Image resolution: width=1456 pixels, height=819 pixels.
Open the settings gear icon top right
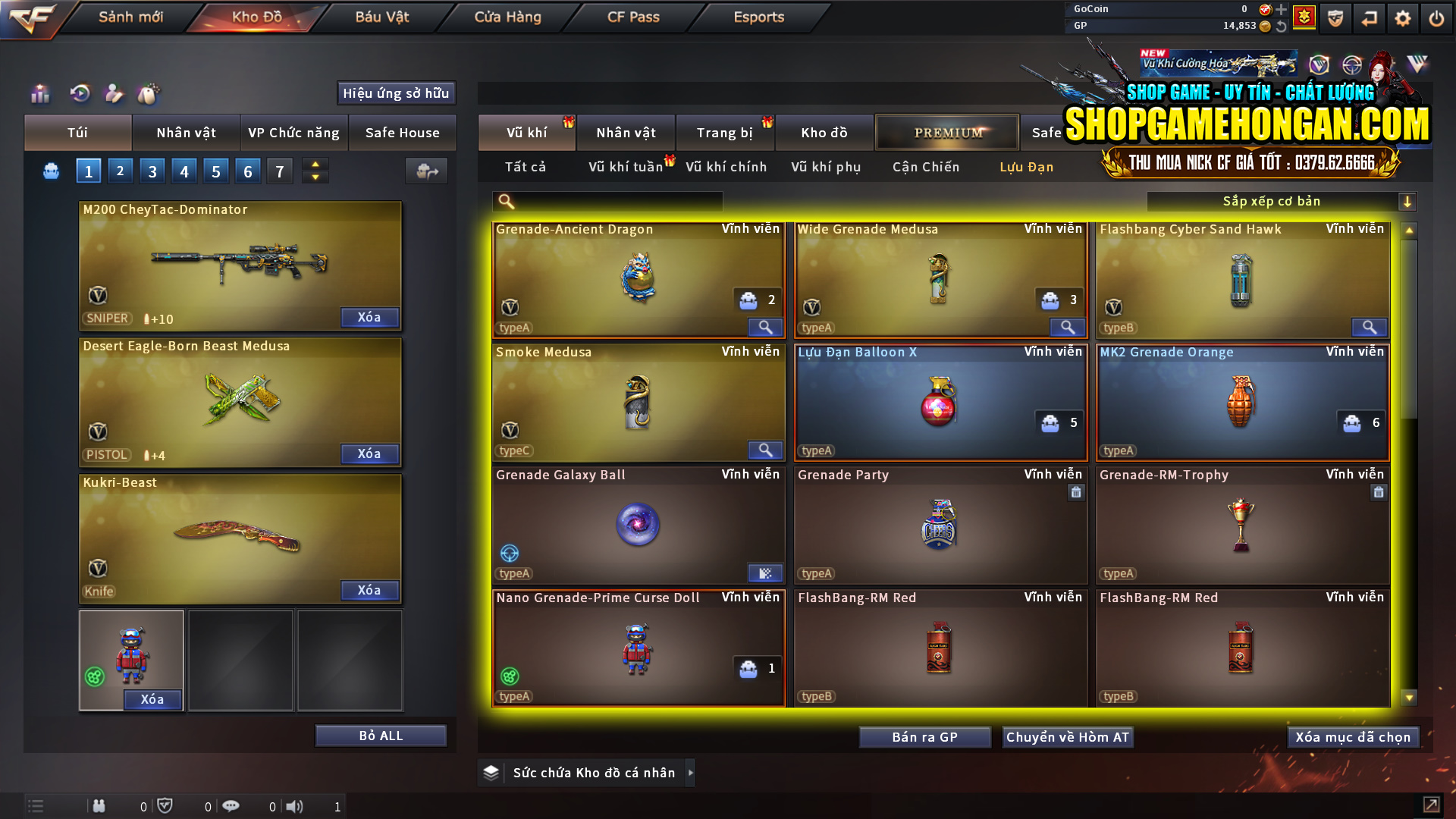click(1404, 17)
